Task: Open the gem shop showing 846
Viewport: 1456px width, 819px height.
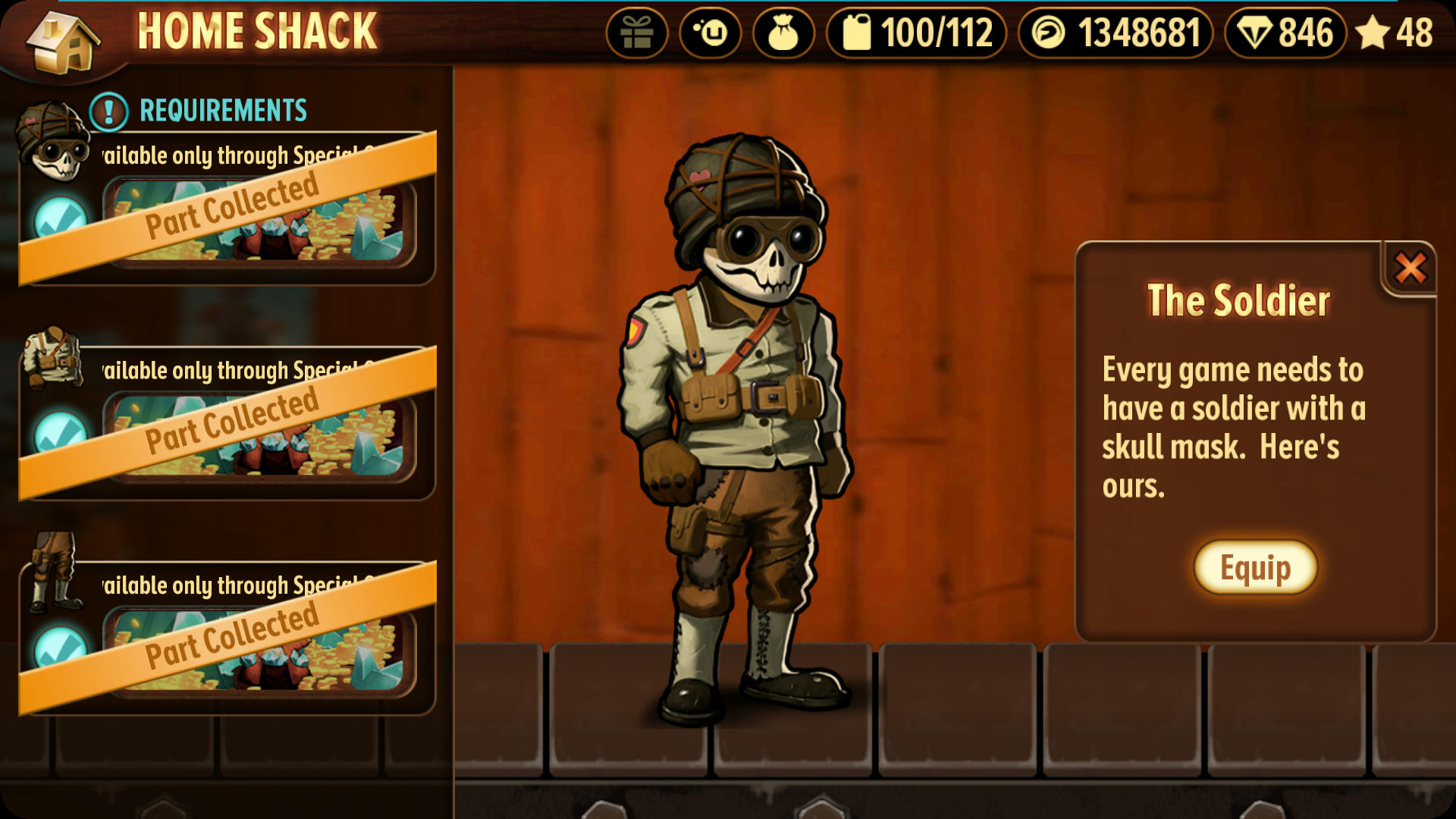Action: pyautogui.click(x=1285, y=33)
